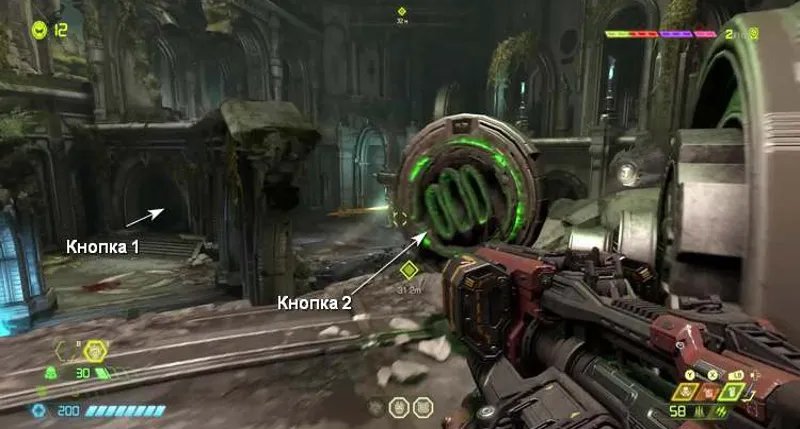Image resolution: width=800 pixels, height=429 pixels.
Task: Click the yellow diamond waypoint showing 31.2m
Action: tap(407, 269)
